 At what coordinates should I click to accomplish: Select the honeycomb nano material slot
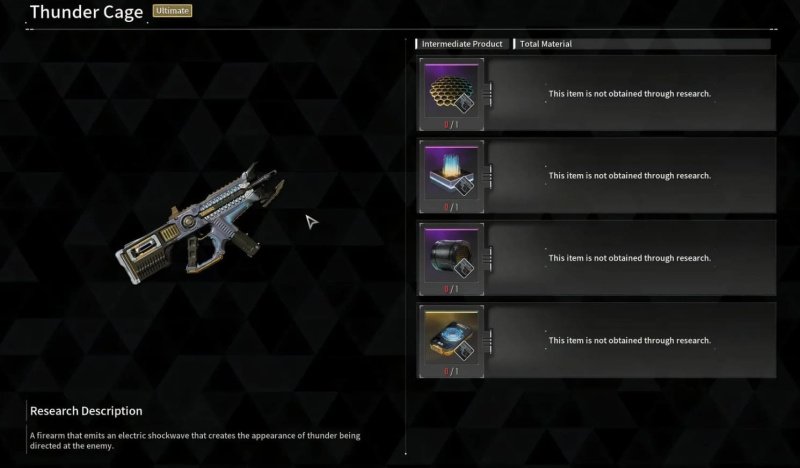click(450, 87)
